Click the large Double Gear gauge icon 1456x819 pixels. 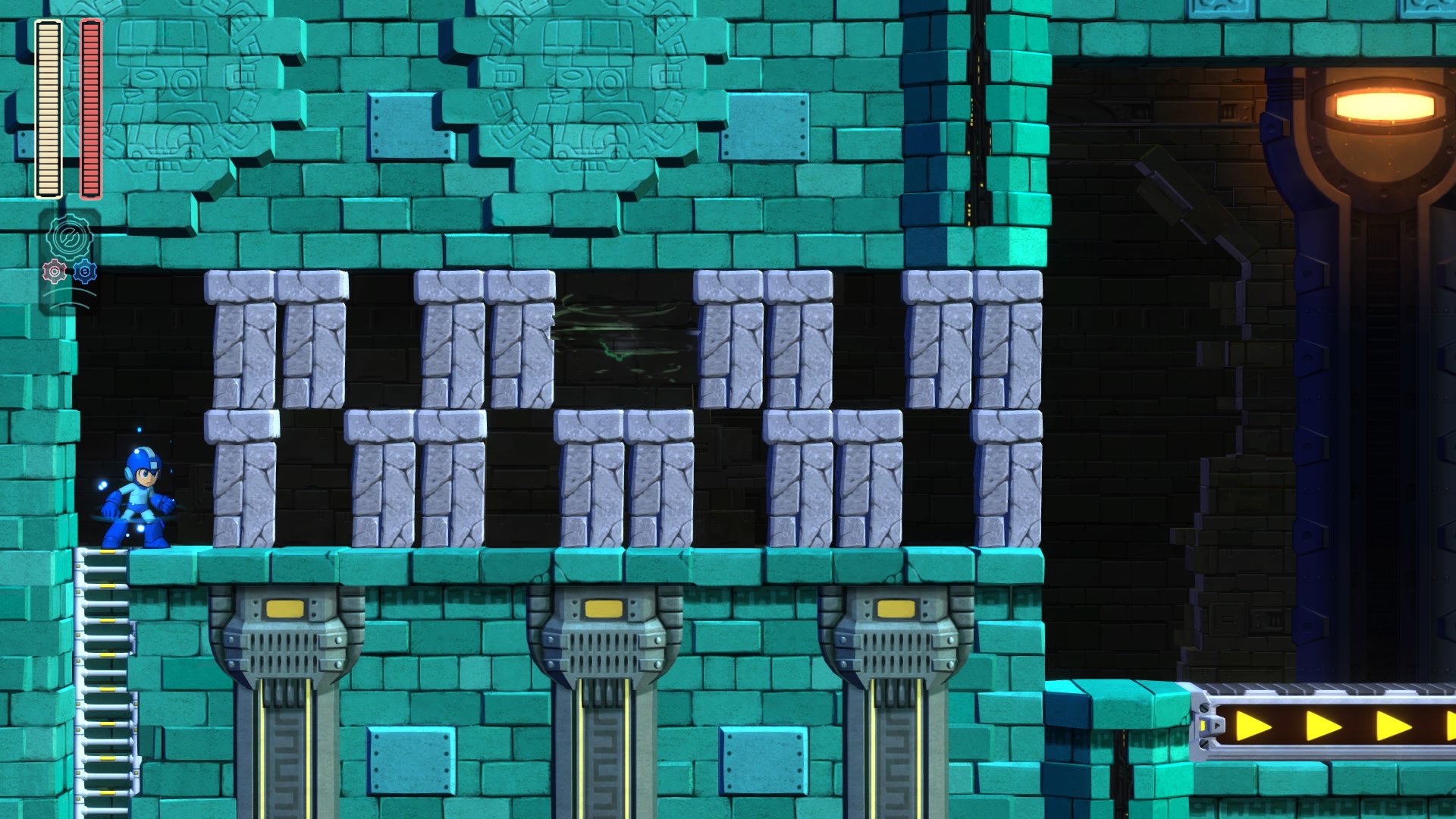(70, 237)
